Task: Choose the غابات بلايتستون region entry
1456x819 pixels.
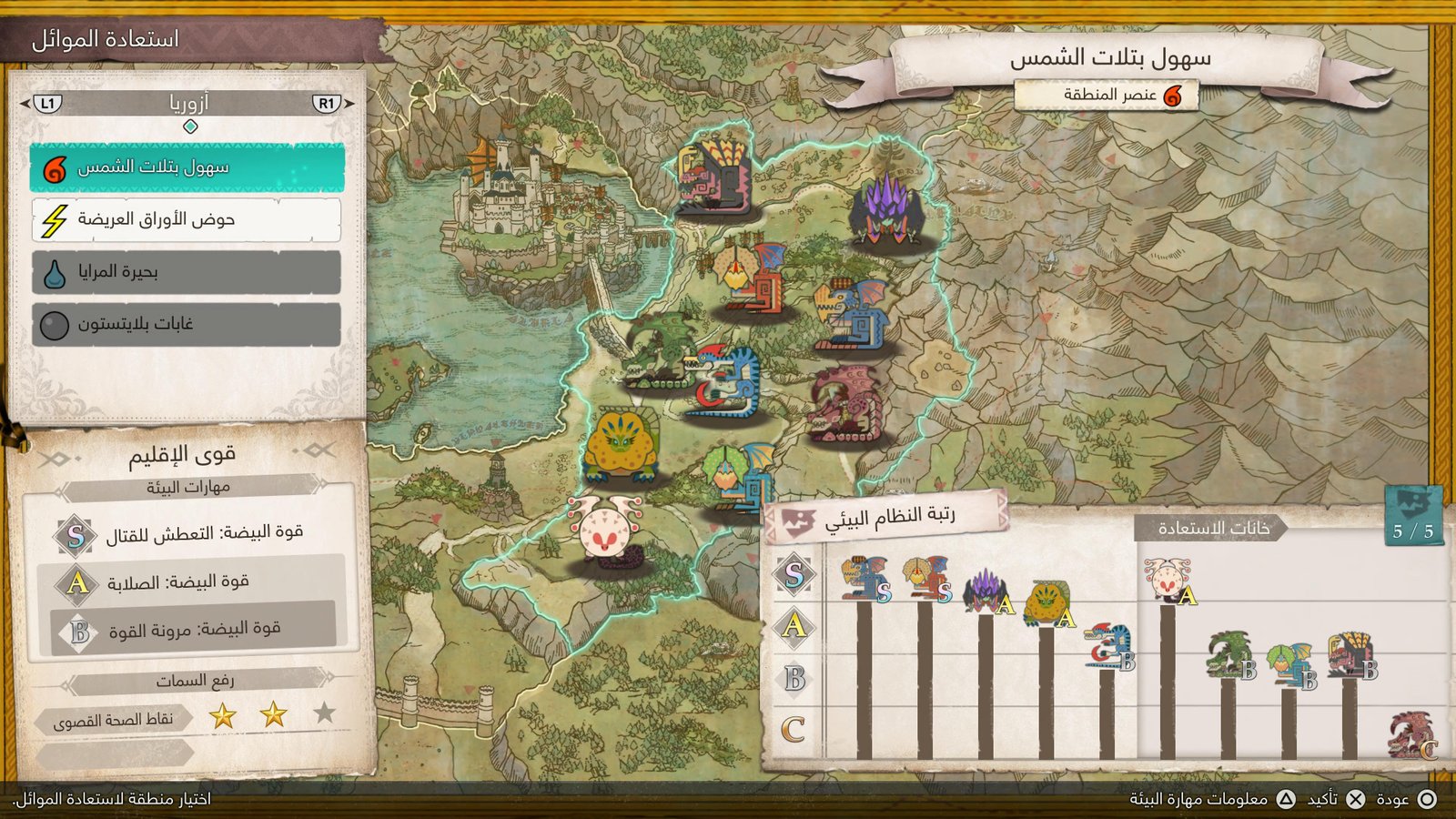Action: click(187, 324)
